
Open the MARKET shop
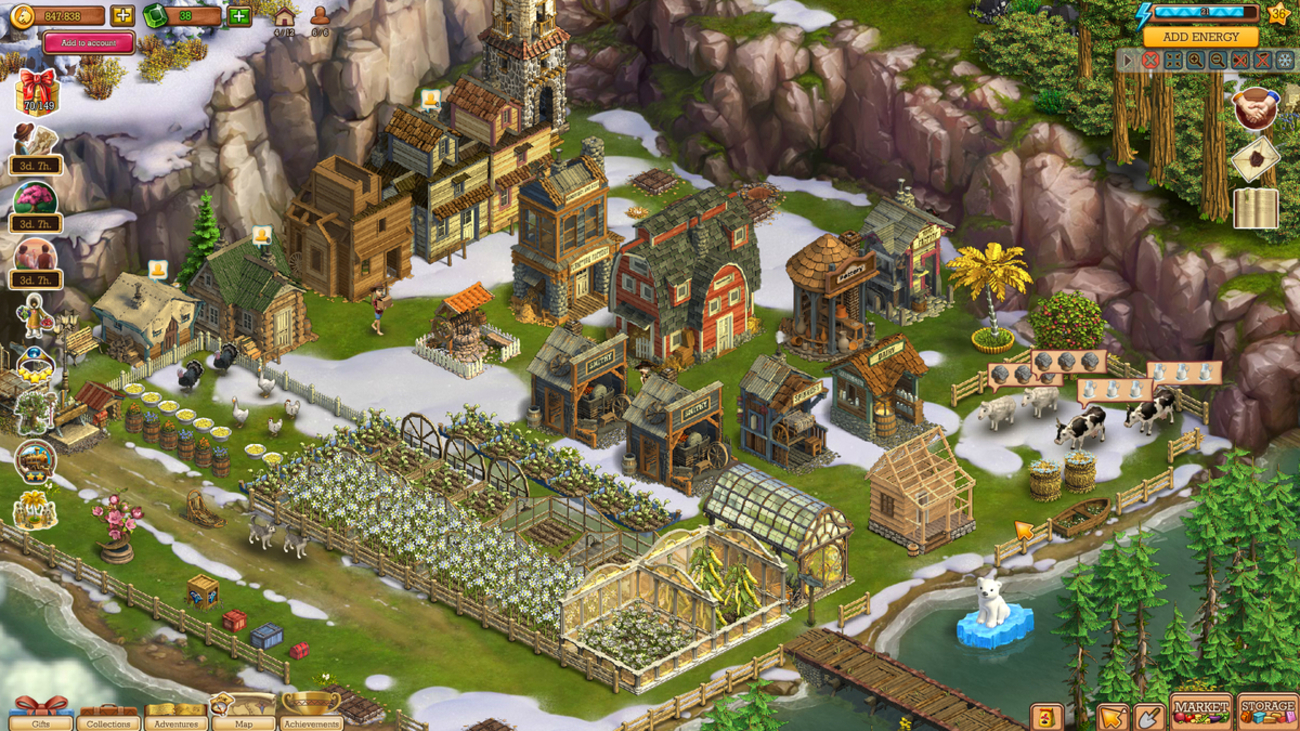[1201, 711]
